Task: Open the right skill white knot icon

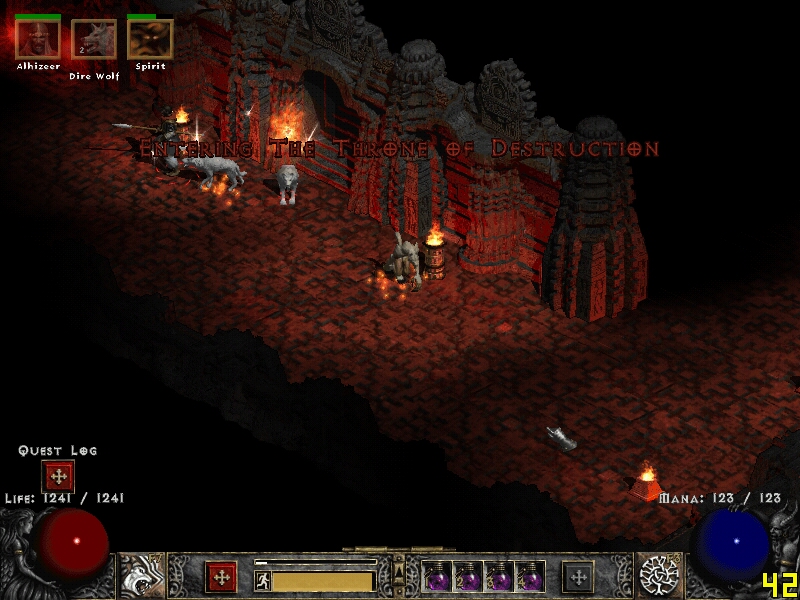Action: tap(659, 577)
